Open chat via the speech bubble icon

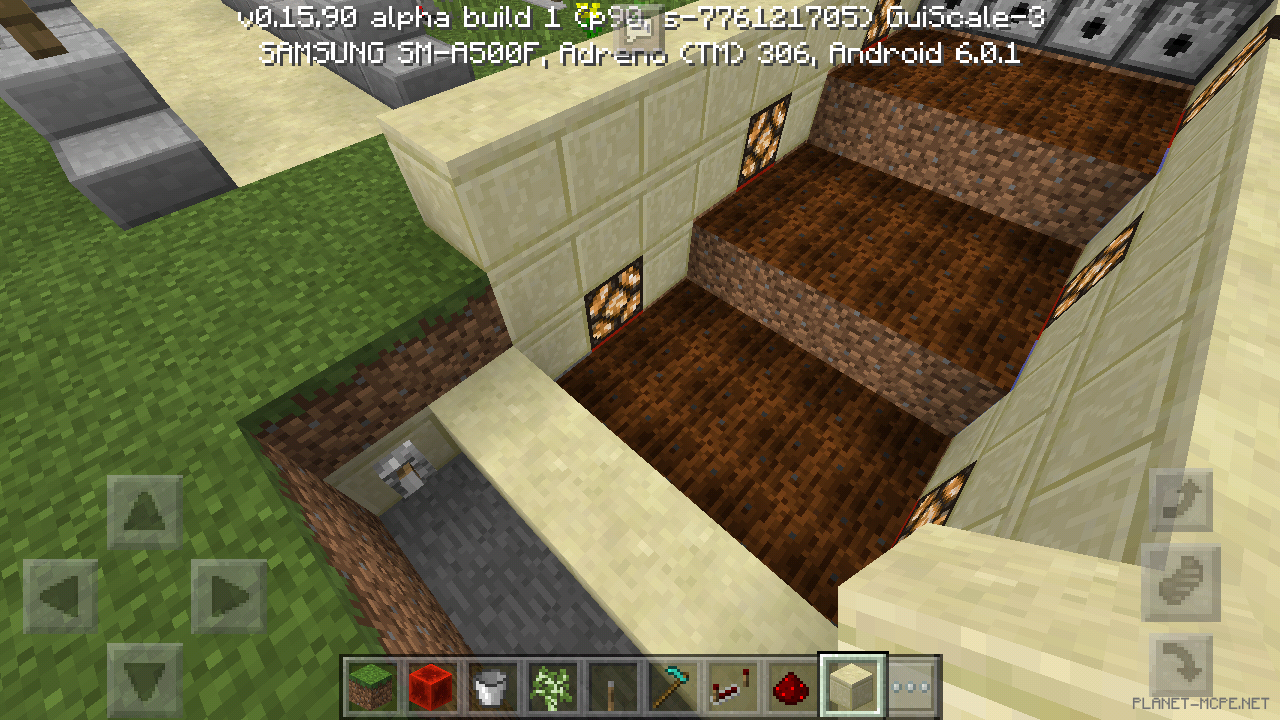(x=638, y=30)
